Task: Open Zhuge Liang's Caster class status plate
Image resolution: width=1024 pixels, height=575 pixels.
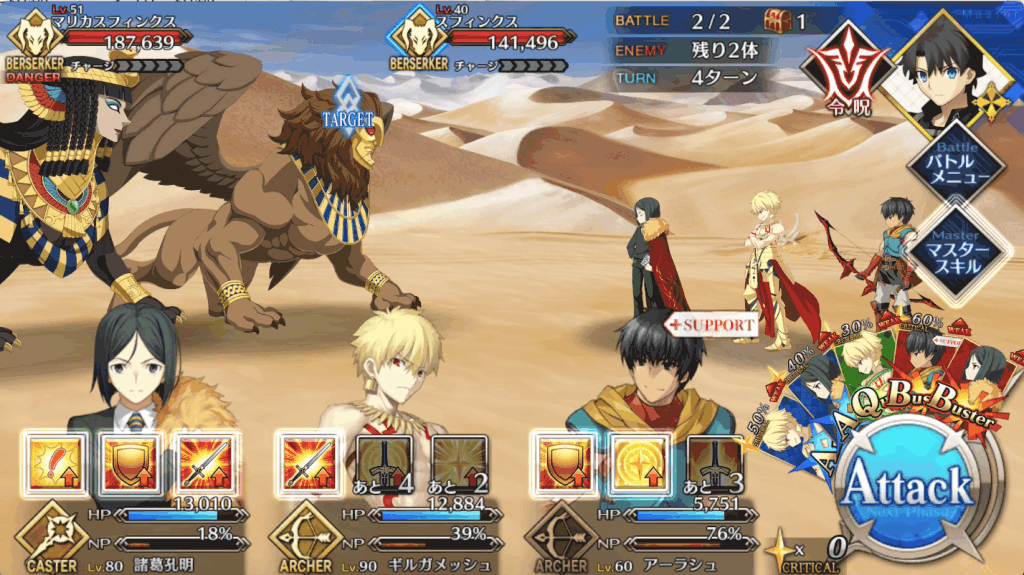Action: pyautogui.click(x=50, y=535)
